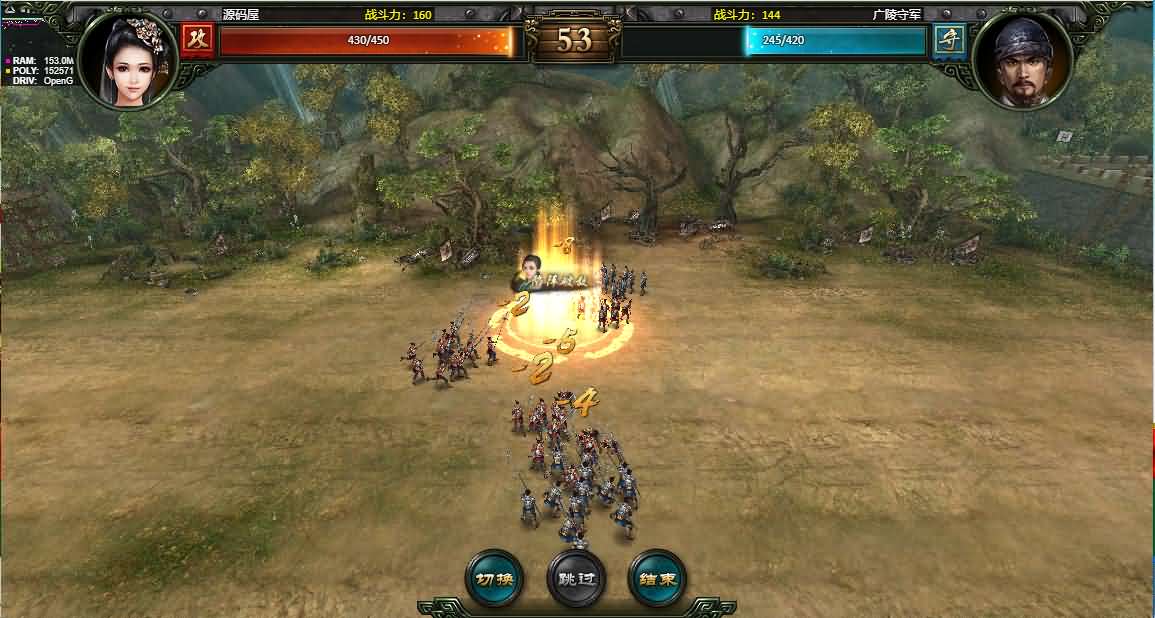
Task: End the battle with the 结束 button
Action: pos(657,578)
